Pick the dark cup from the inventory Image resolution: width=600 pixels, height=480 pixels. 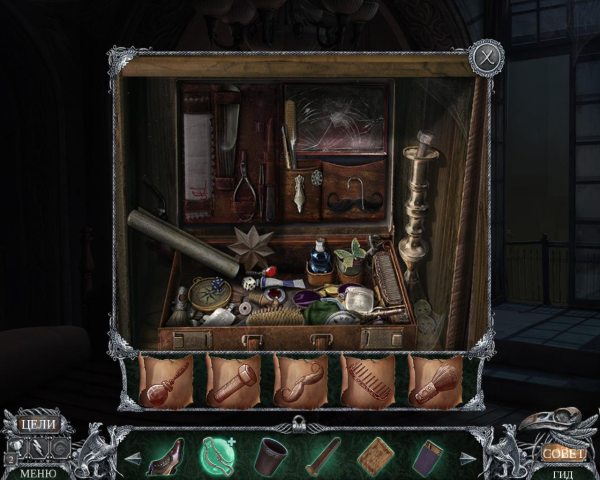click(272, 454)
